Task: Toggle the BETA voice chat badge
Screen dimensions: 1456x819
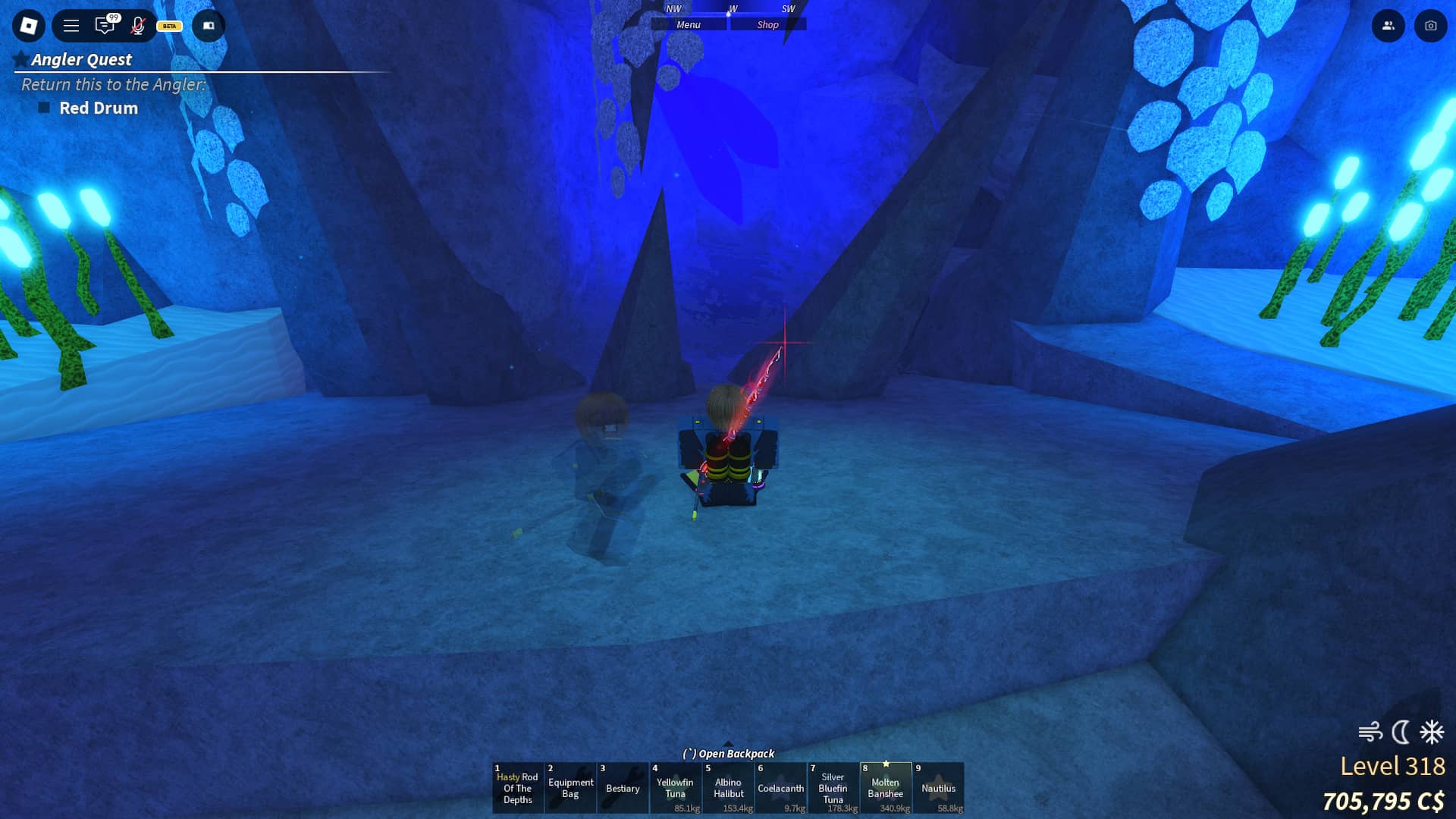Action: tap(168, 26)
